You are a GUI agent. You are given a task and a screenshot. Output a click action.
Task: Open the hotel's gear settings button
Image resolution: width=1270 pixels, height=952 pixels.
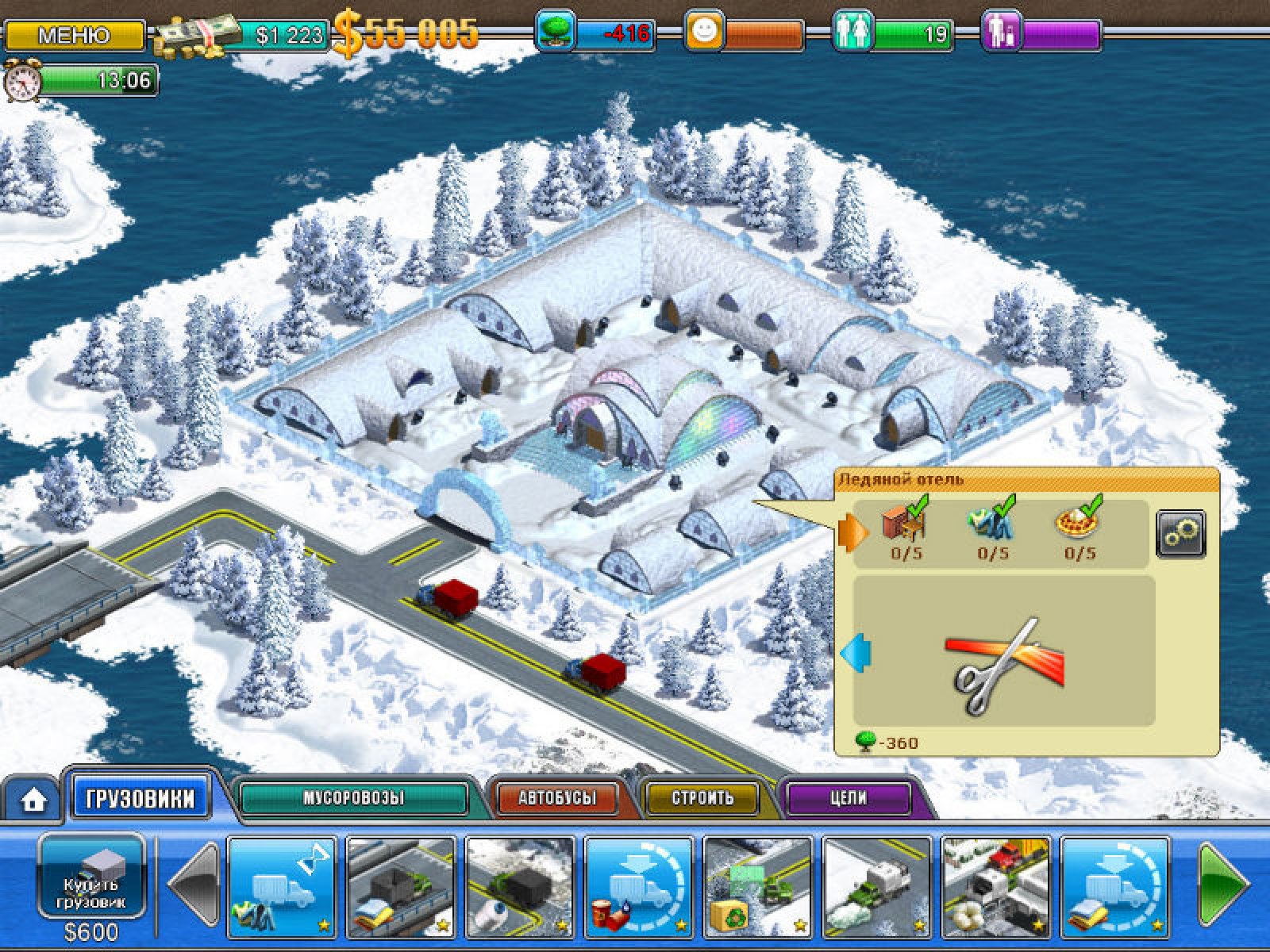coord(1180,533)
